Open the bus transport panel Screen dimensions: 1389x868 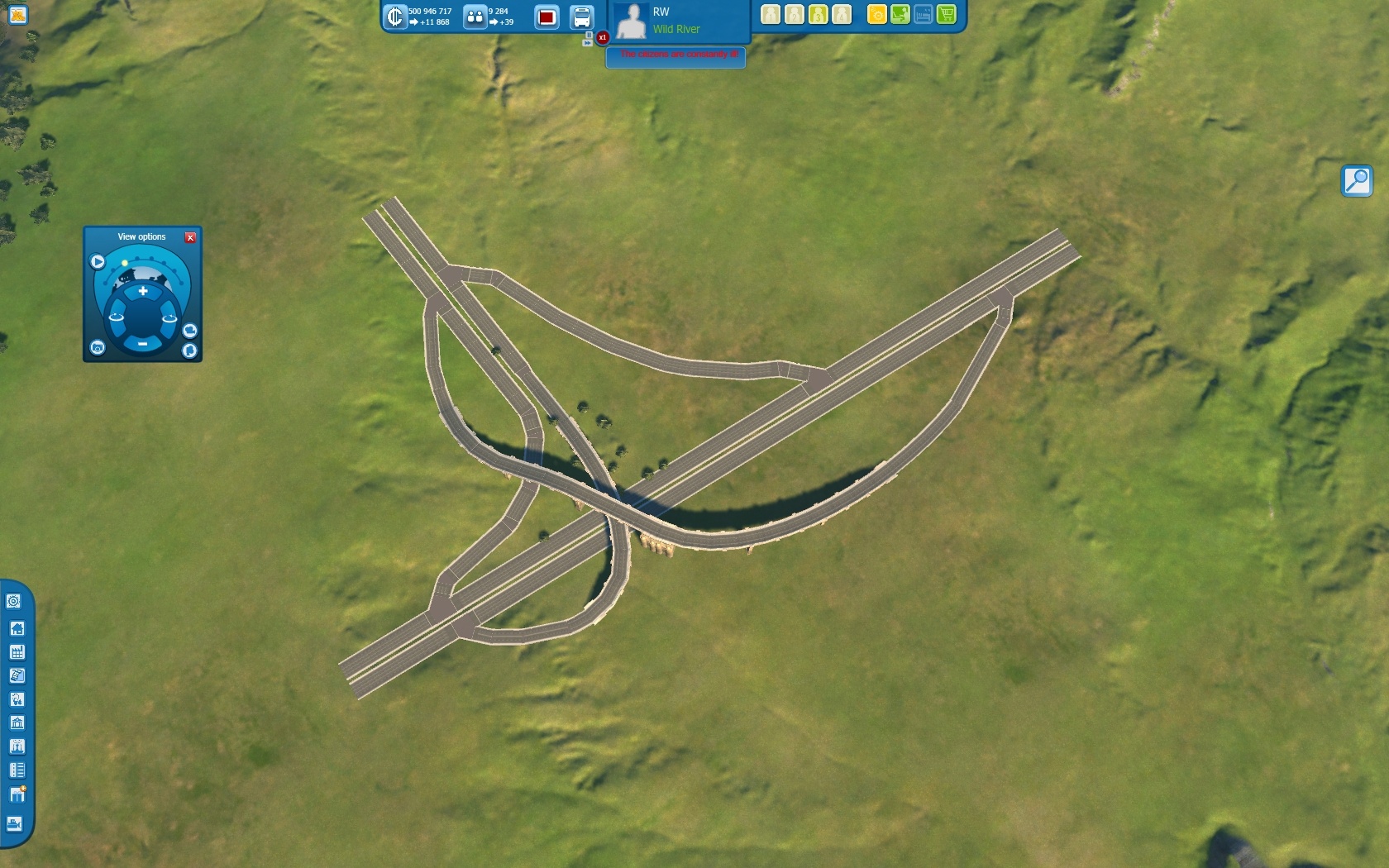[582, 17]
